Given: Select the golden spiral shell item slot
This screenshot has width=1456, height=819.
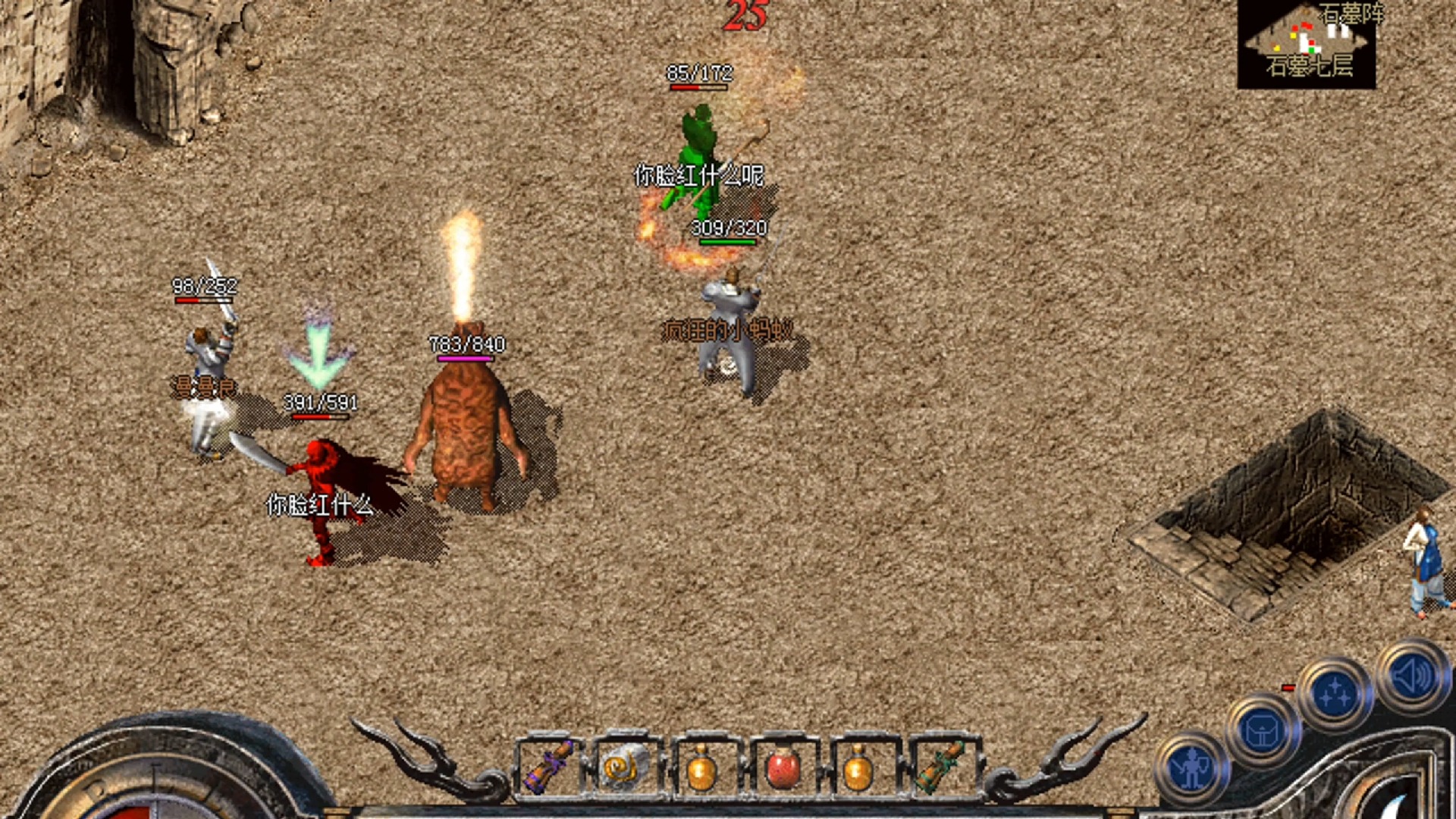Looking at the screenshot, I should coord(626,767).
